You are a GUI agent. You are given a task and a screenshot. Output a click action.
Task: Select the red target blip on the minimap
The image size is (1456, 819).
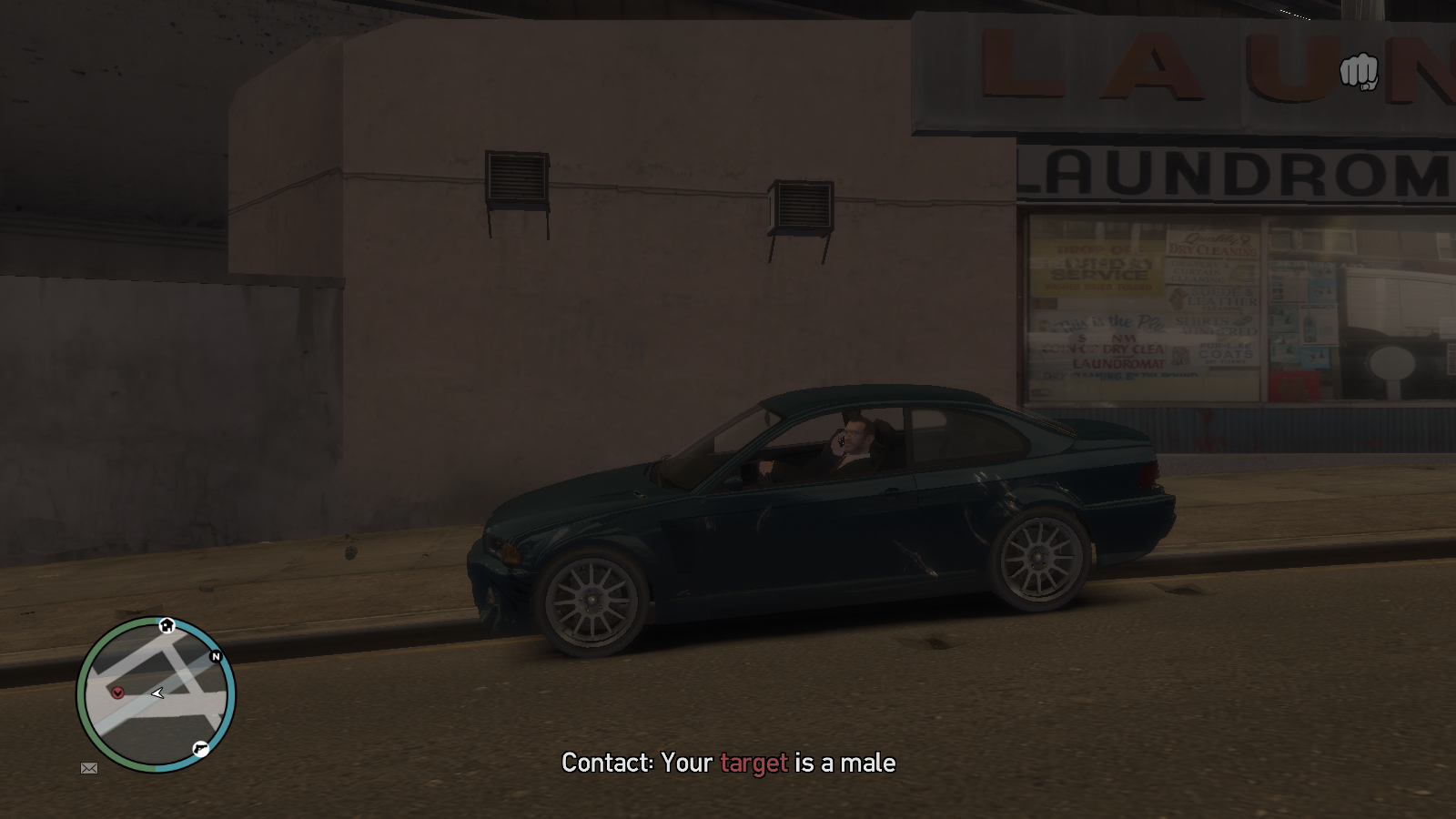pos(117,693)
